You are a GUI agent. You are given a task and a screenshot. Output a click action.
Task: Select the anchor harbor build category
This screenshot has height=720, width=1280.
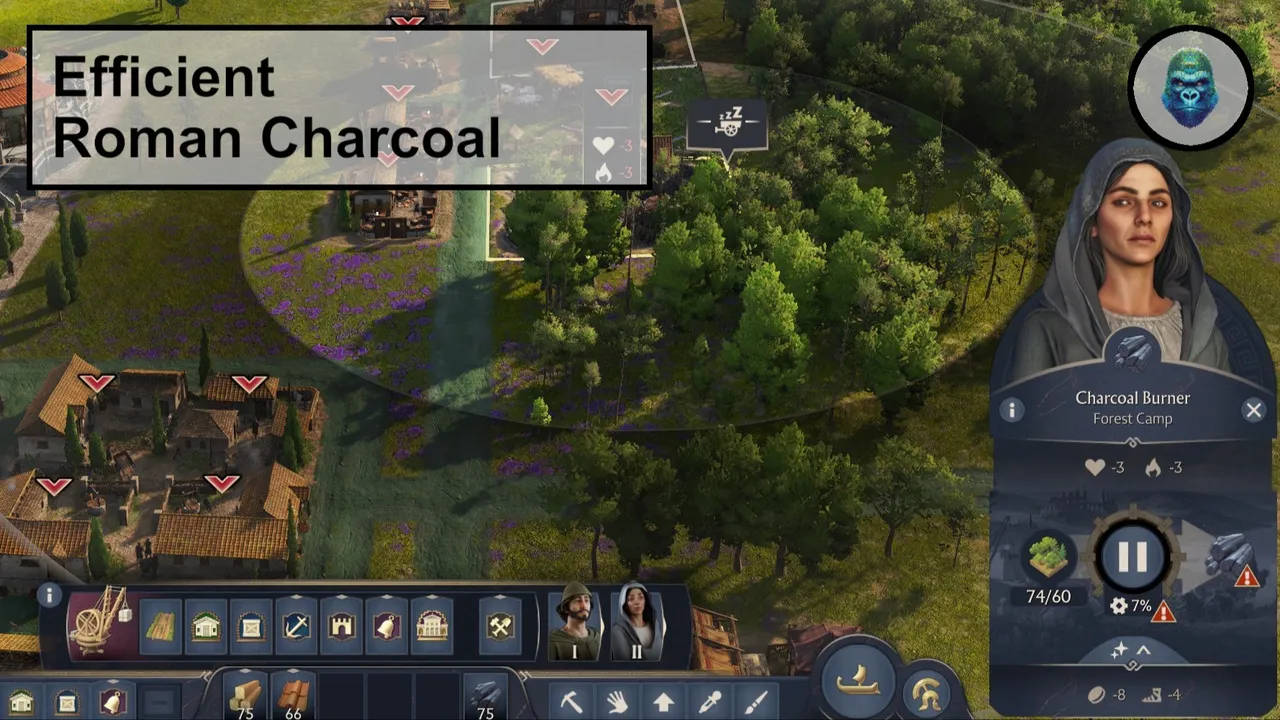pyautogui.click(x=296, y=627)
